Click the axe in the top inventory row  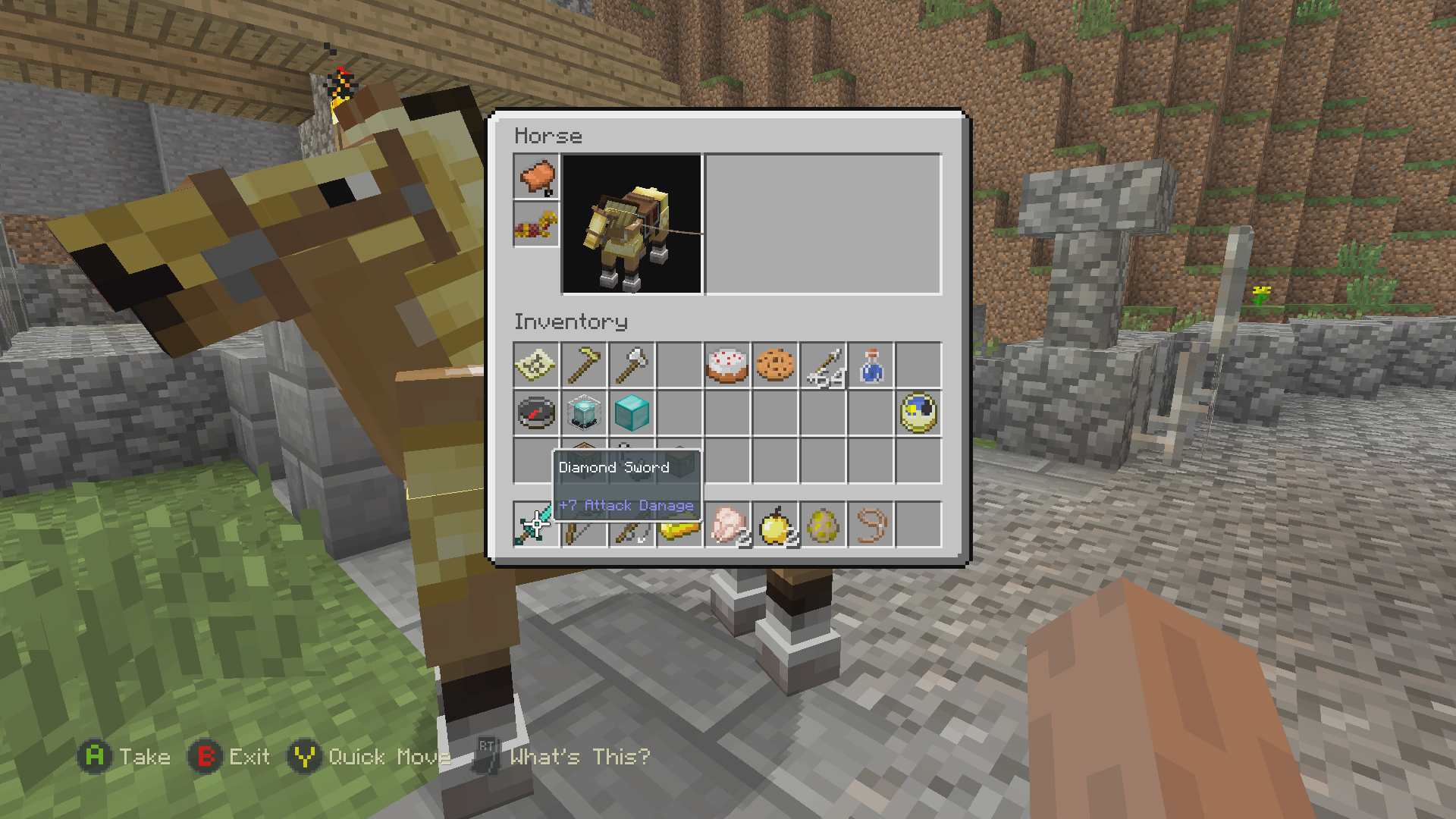tap(632, 366)
